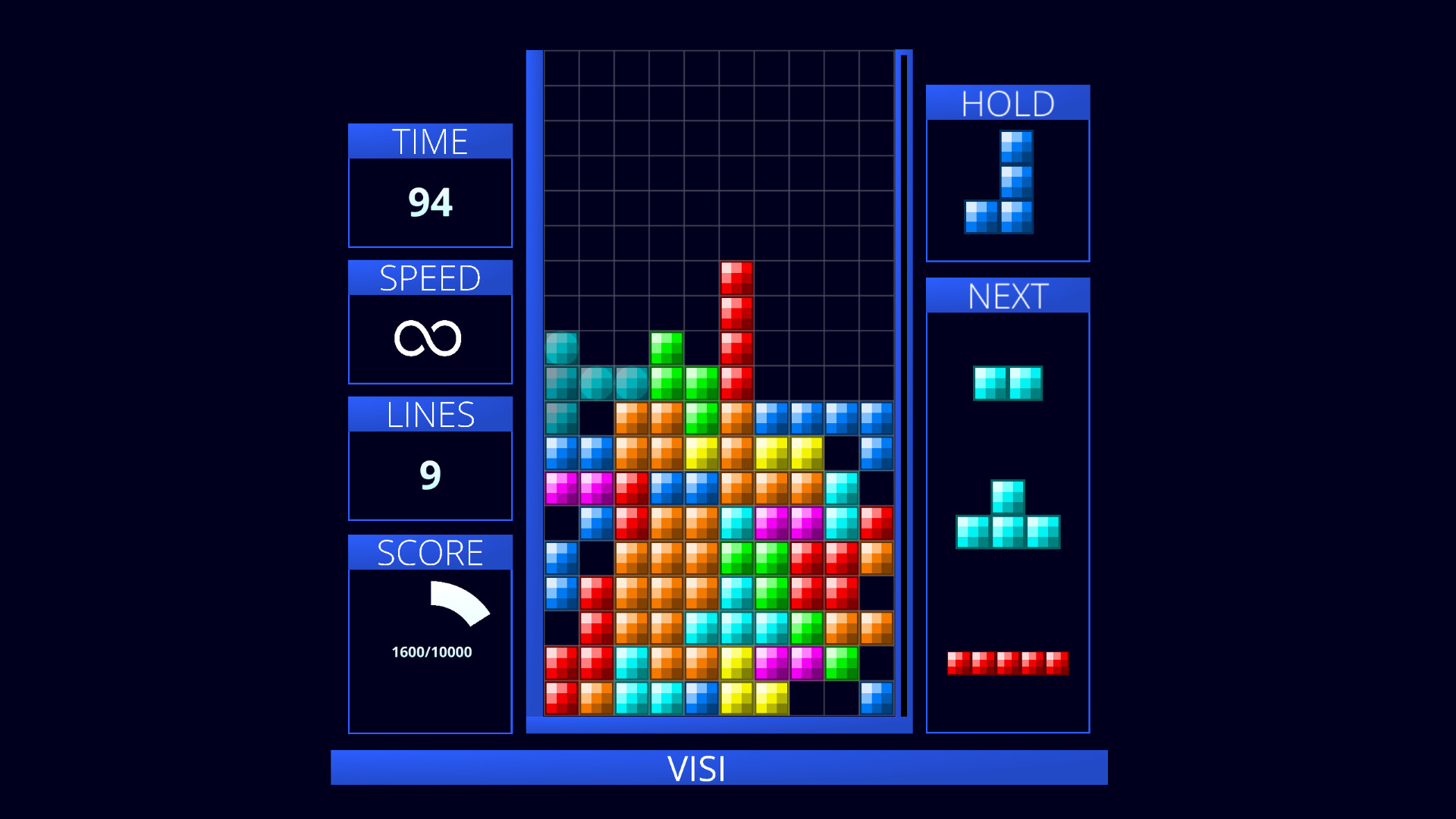Image resolution: width=1456 pixels, height=819 pixels.
Task: Toggle the SPEED panel by clicking its header
Action: [x=429, y=278]
